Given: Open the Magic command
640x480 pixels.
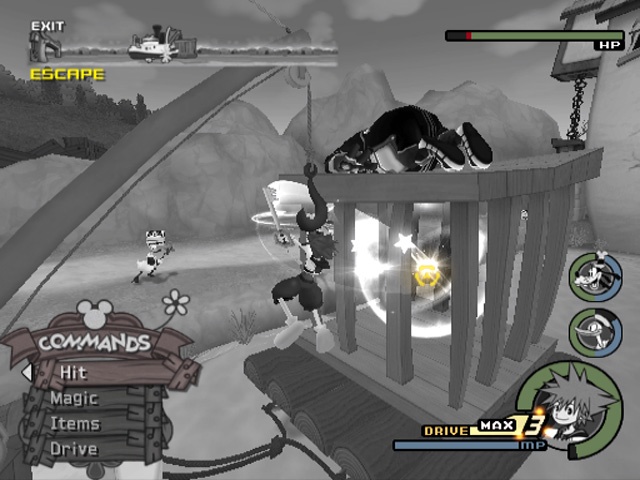Looking at the screenshot, I should point(74,398).
